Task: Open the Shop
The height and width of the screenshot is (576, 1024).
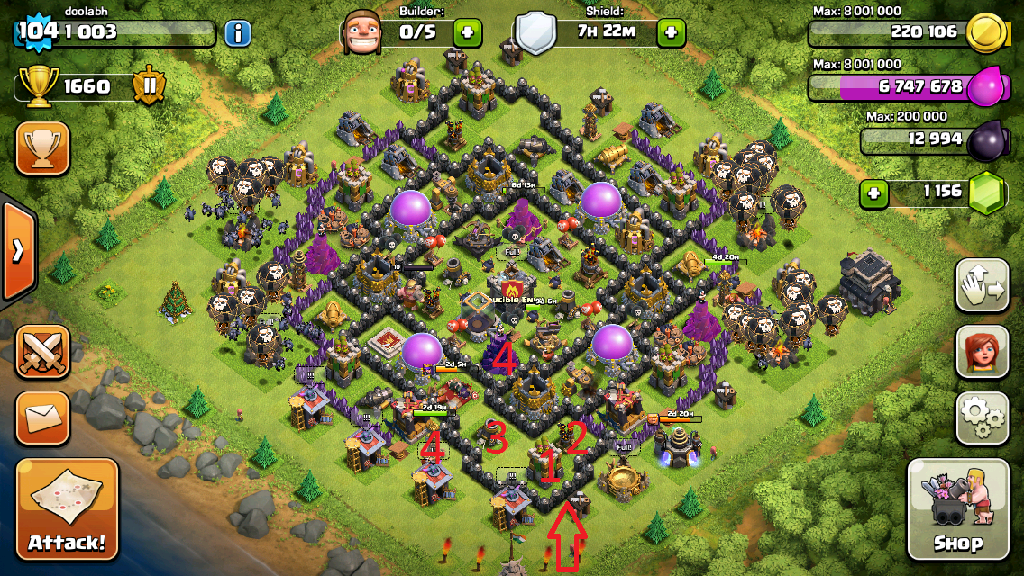Action: pos(957,510)
